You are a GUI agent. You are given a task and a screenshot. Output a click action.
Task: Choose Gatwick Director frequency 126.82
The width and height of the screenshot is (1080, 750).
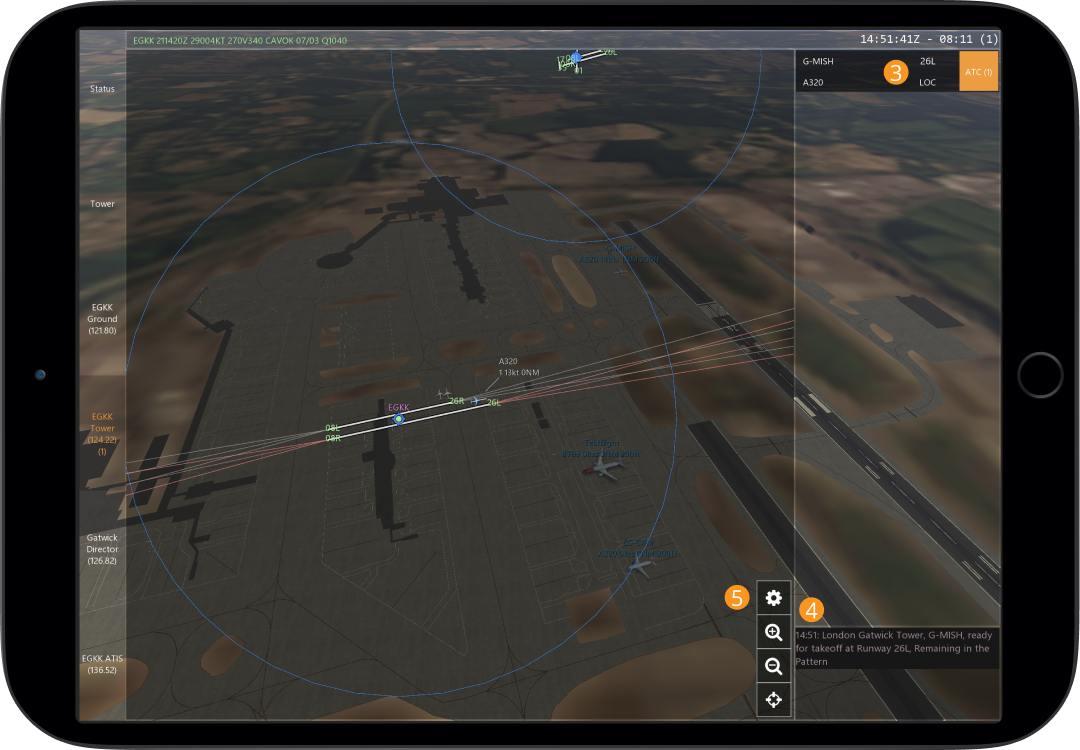pyautogui.click(x=102, y=549)
